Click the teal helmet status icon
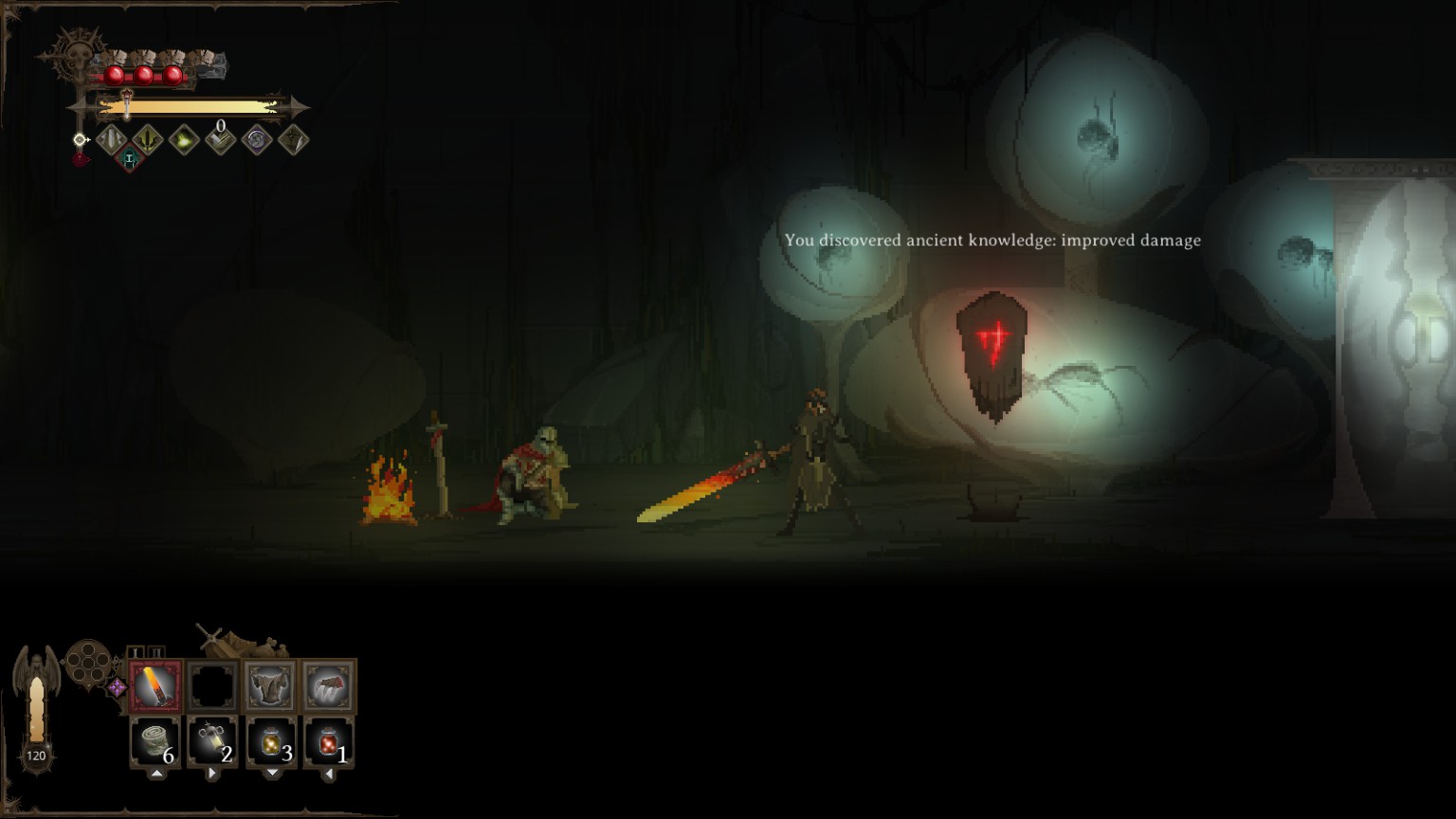 [x=130, y=159]
